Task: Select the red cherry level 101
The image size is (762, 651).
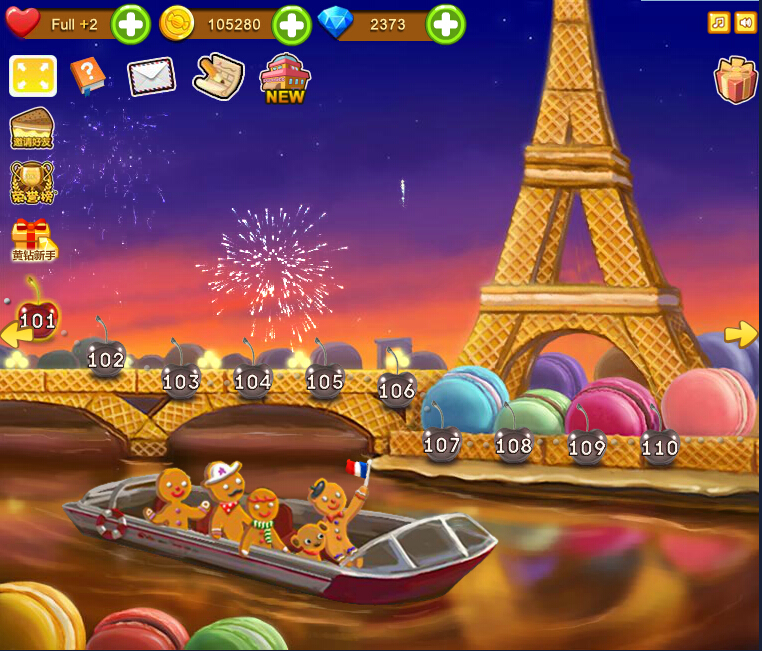Action: point(38,316)
